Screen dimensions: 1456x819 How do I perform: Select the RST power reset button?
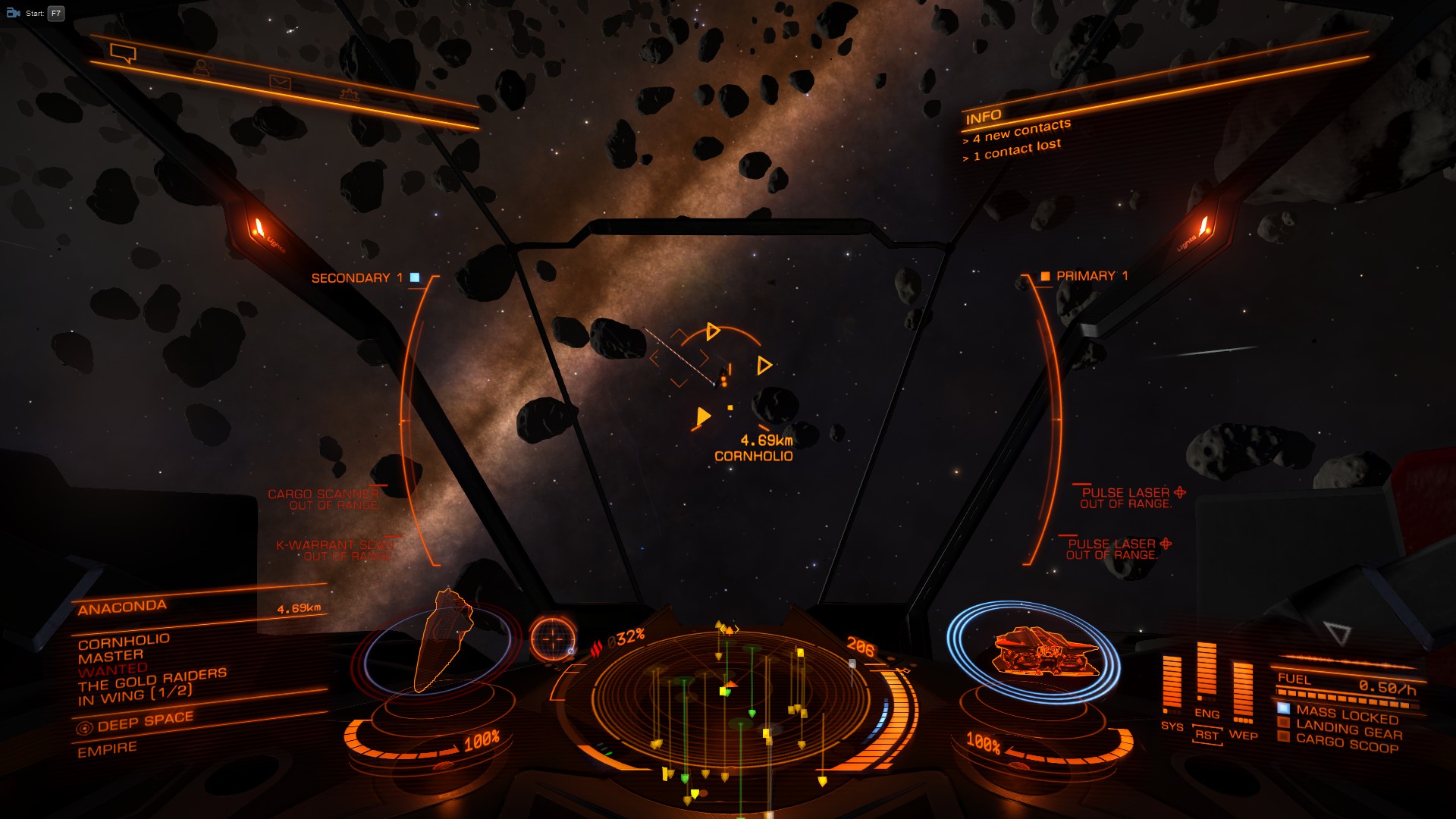coord(1207,735)
